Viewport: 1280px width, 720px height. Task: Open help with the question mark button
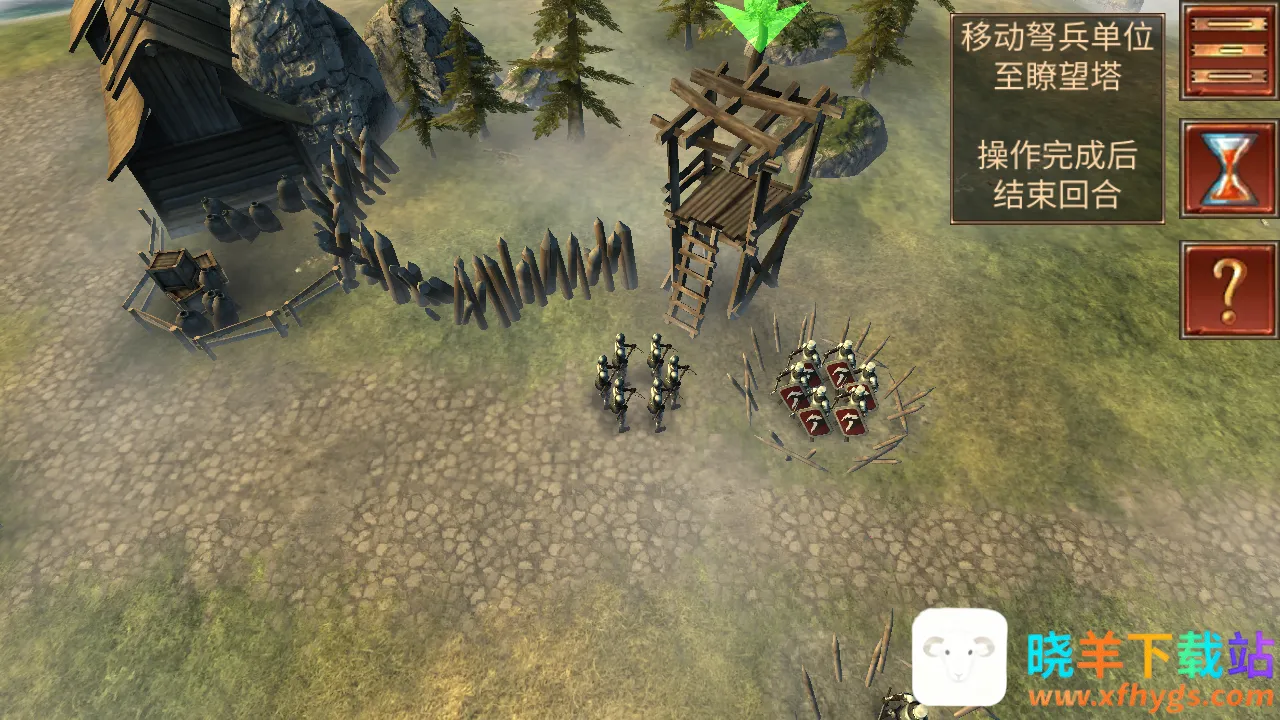(x=1229, y=290)
